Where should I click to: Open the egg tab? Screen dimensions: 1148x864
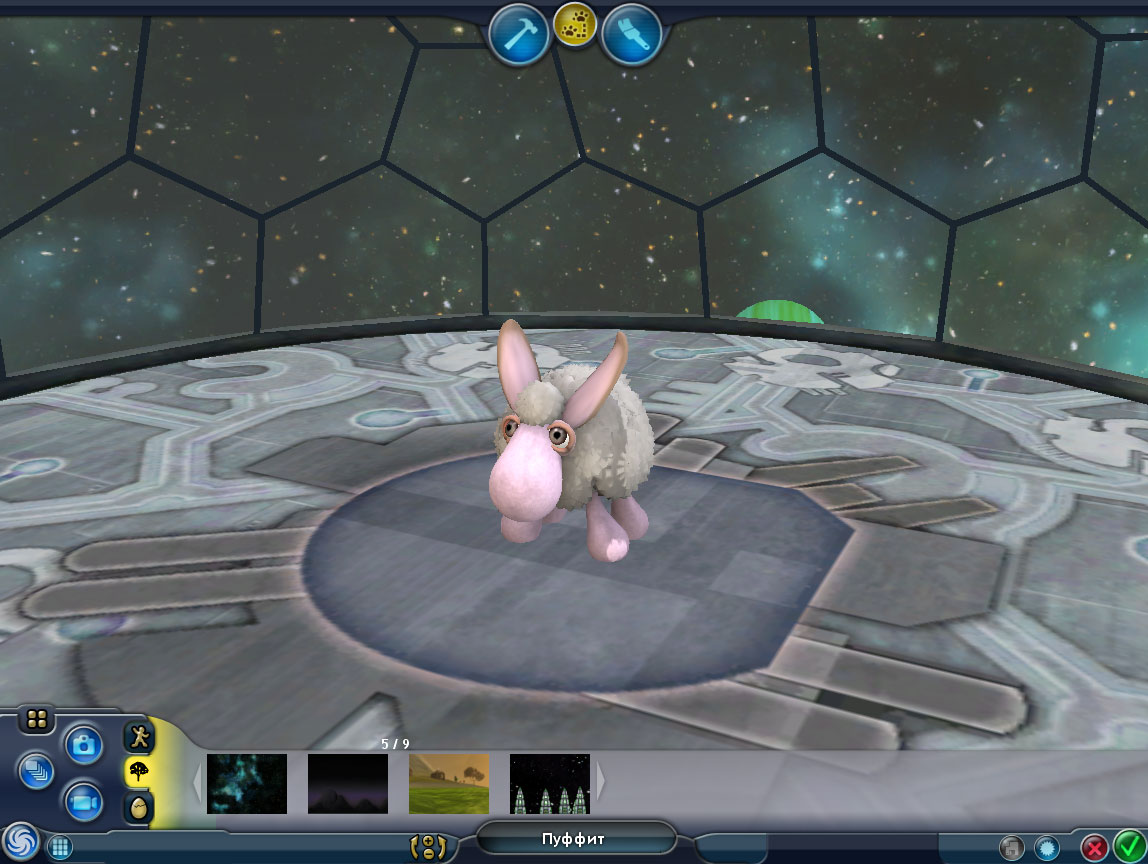[x=139, y=807]
